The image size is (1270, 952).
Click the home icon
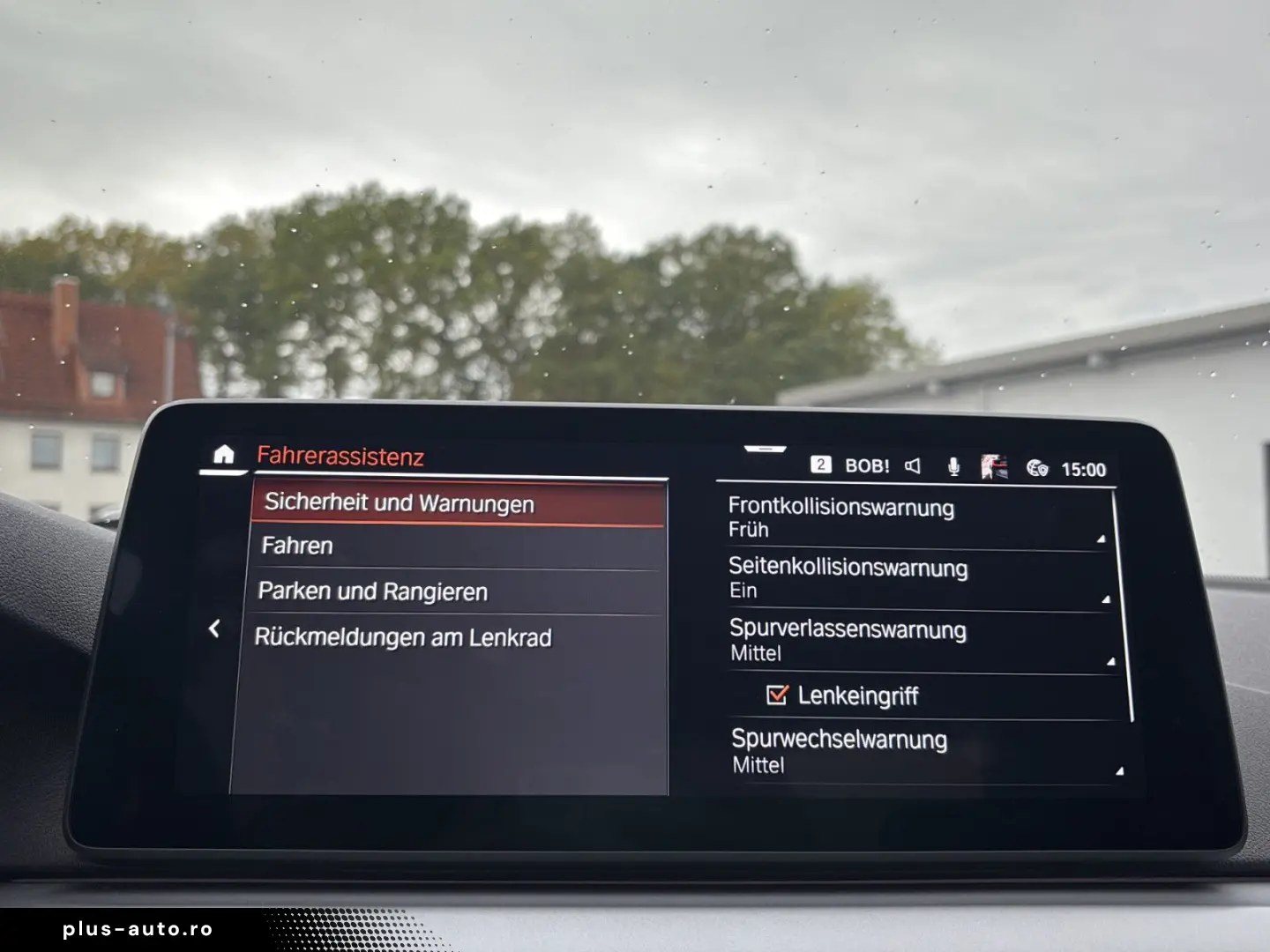(223, 455)
